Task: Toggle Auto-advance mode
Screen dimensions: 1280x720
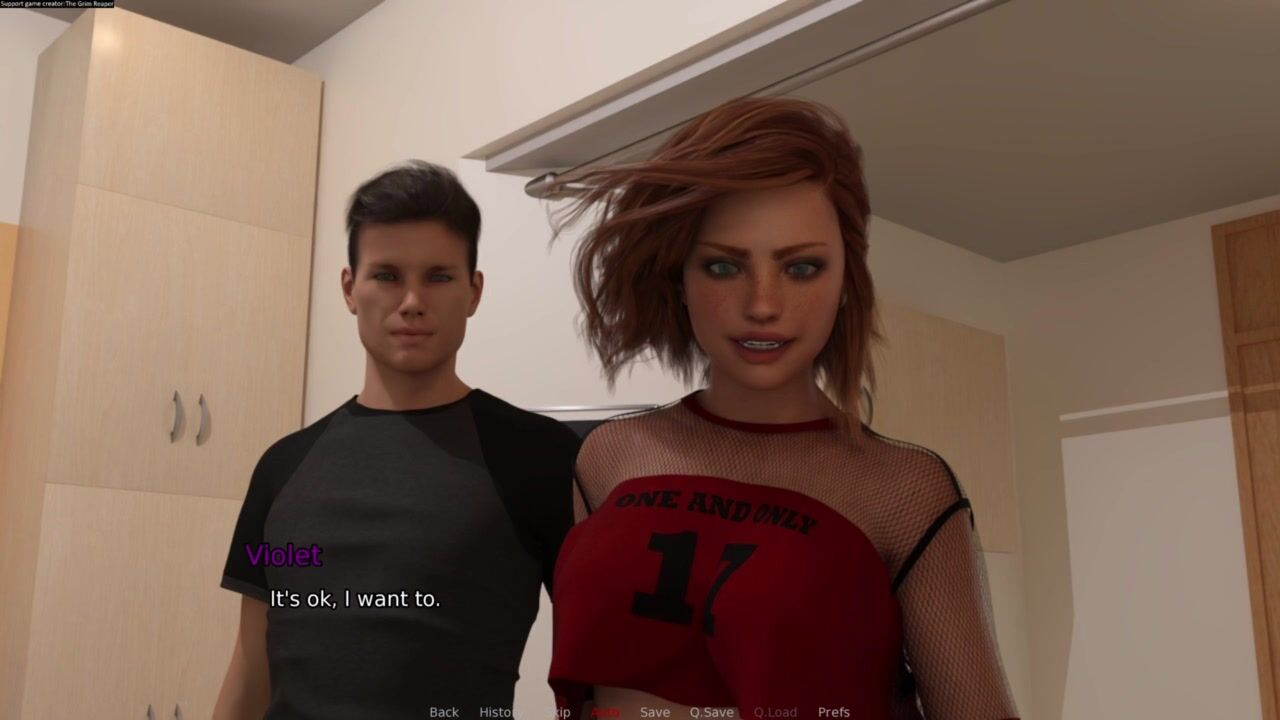Action: tap(605, 712)
